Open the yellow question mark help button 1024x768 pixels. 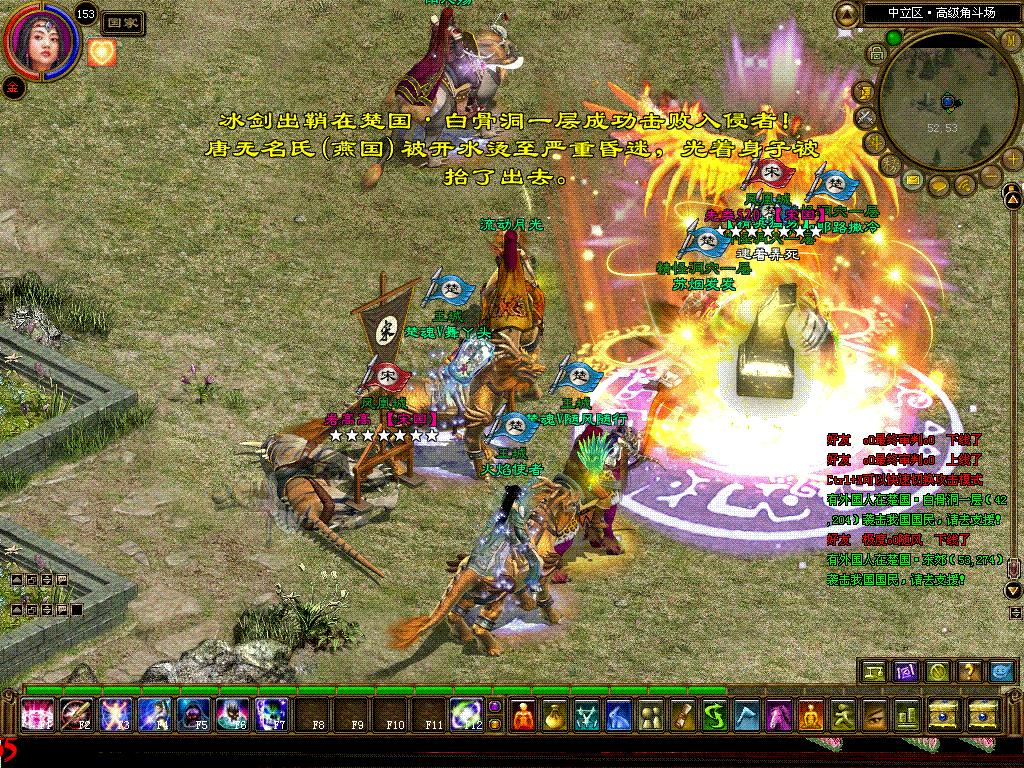[x=968, y=672]
